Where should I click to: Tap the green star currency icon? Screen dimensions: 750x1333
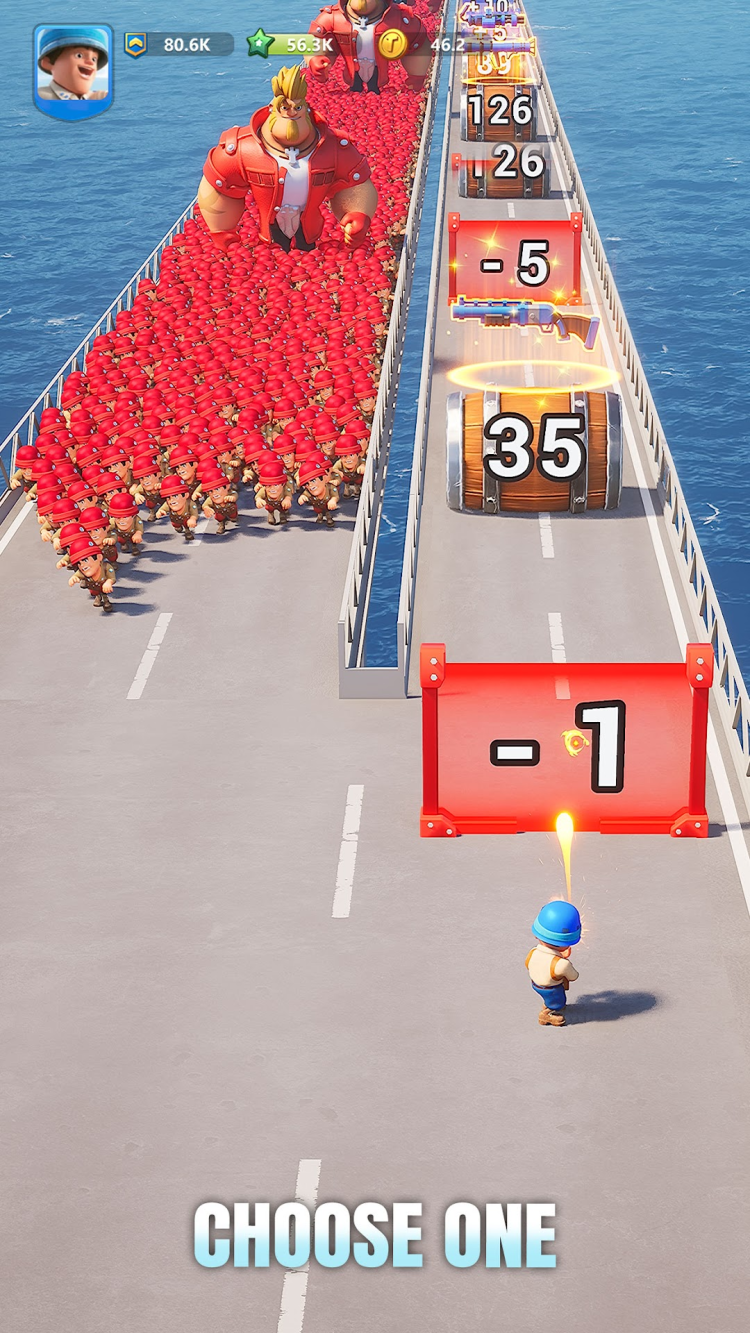click(261, 44)
